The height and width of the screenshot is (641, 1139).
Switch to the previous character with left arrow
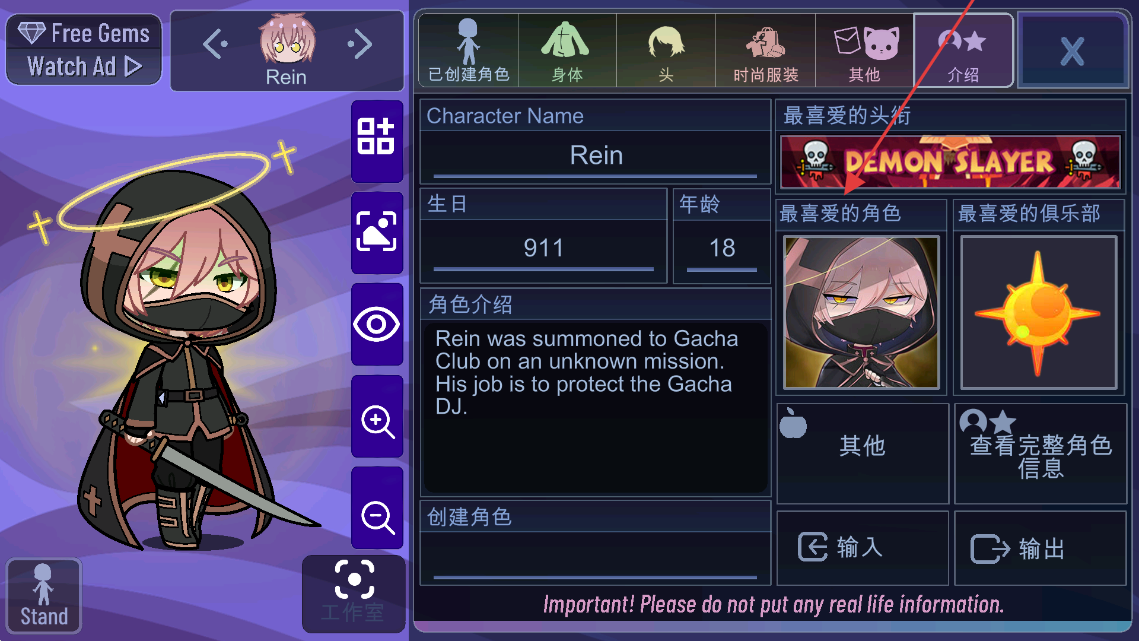tap(215, 43)
